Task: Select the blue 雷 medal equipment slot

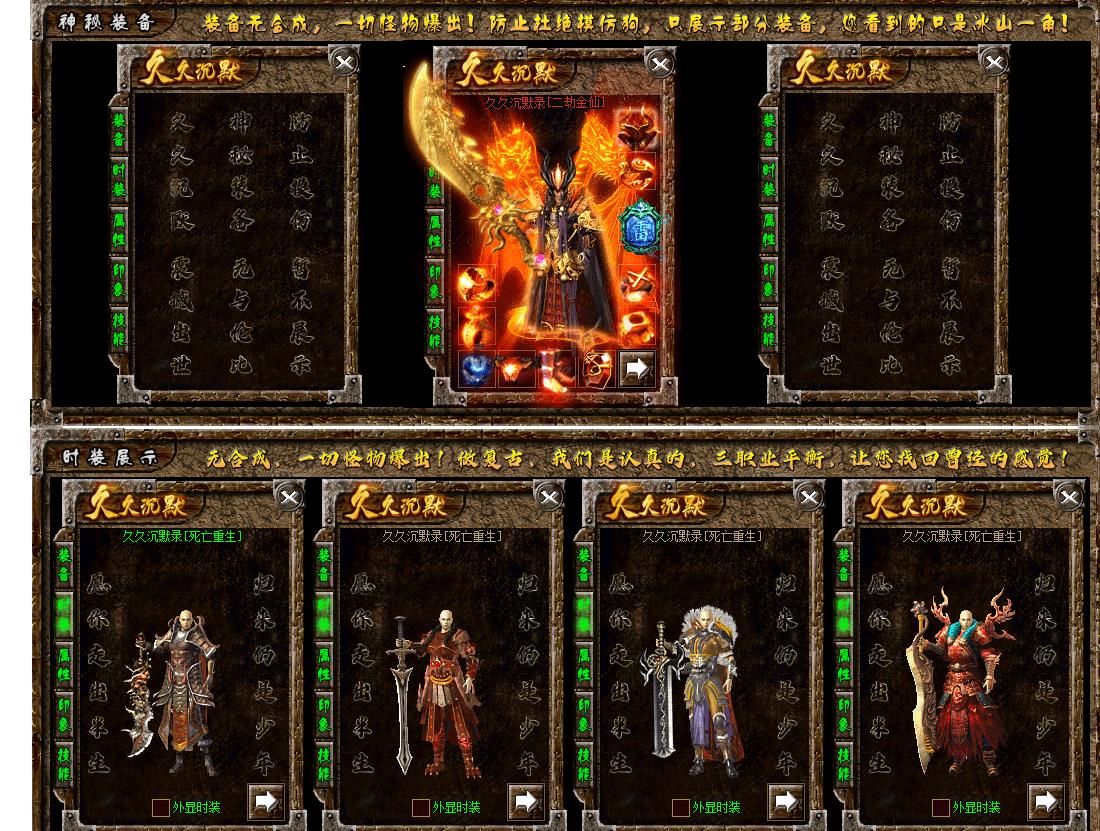Action: click(638, 229)
